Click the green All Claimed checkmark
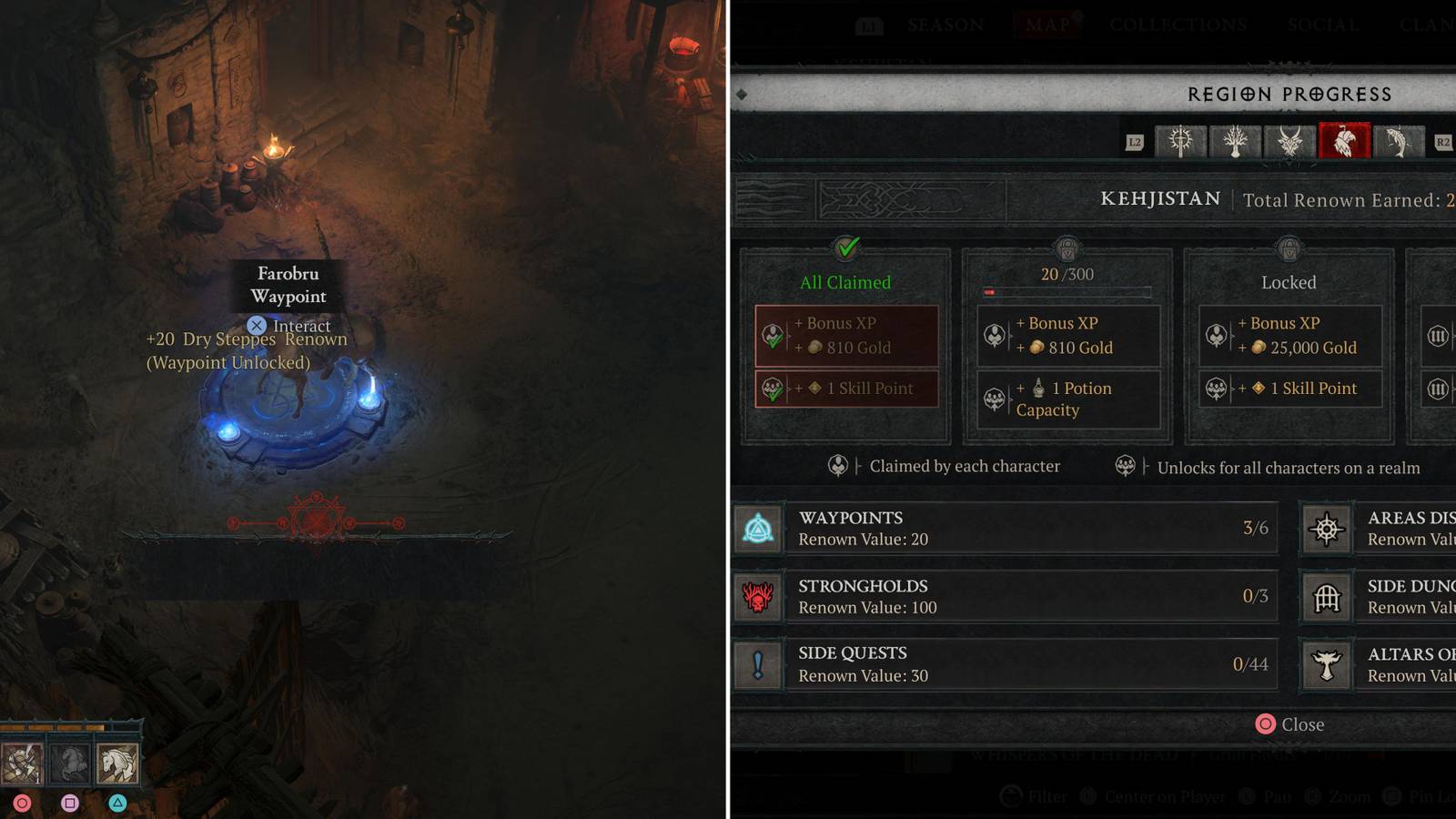 845,245
